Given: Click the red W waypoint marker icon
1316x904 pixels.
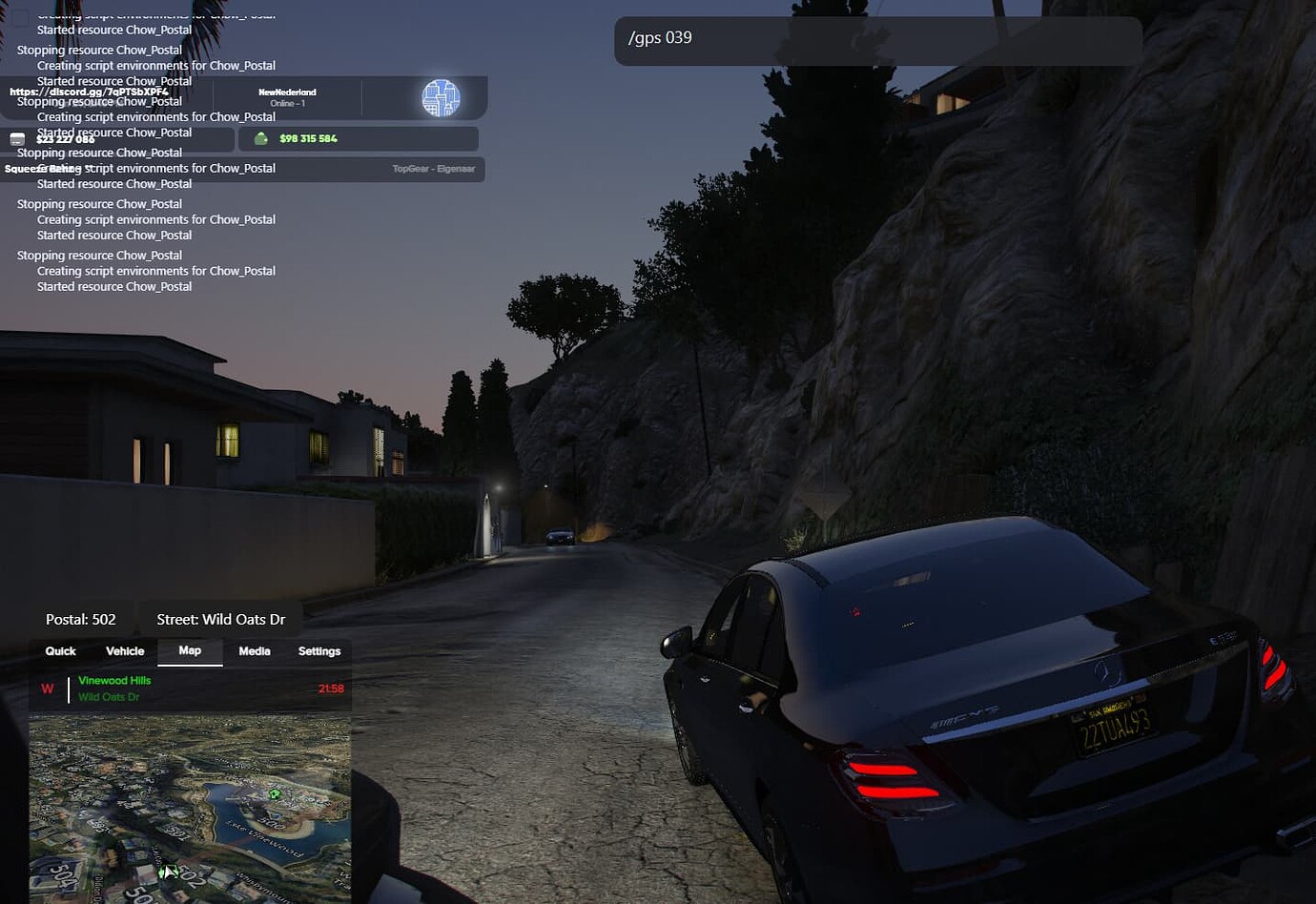Looking at the screenshot, I should (48, 688).
